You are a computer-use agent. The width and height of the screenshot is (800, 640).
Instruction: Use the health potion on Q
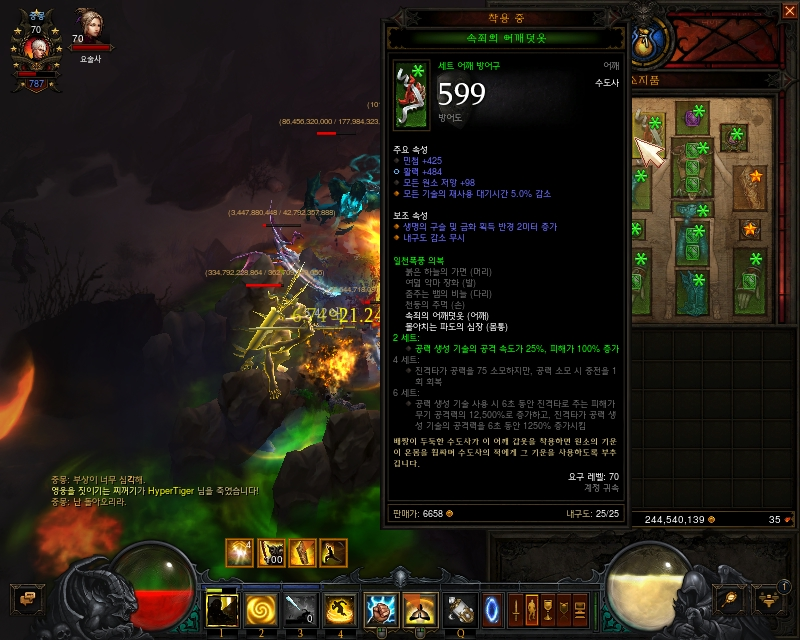[461, 608]
